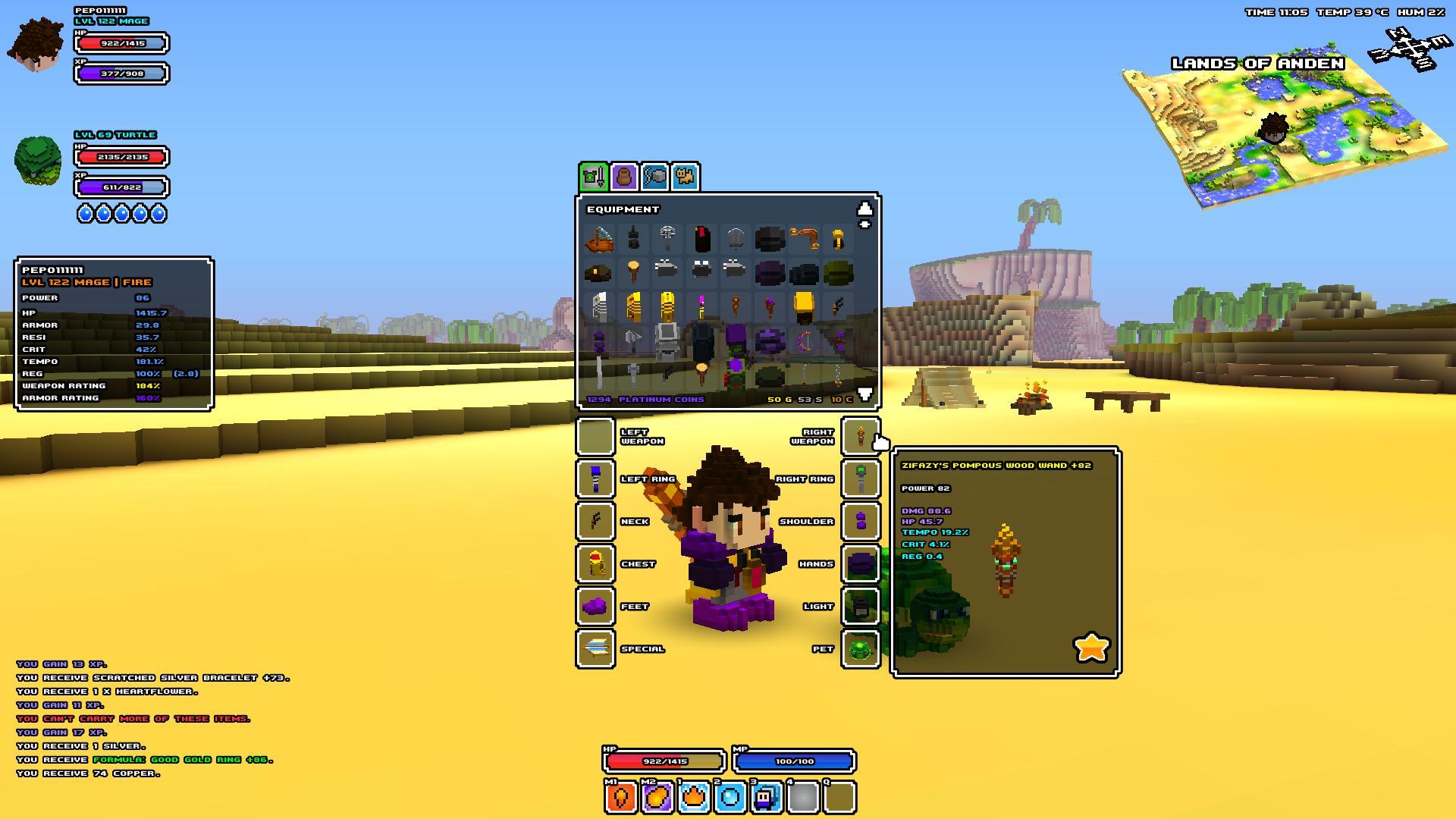Click the left ring equipment slot
This screenshot has height=819, width=1456.
(595, 479)
